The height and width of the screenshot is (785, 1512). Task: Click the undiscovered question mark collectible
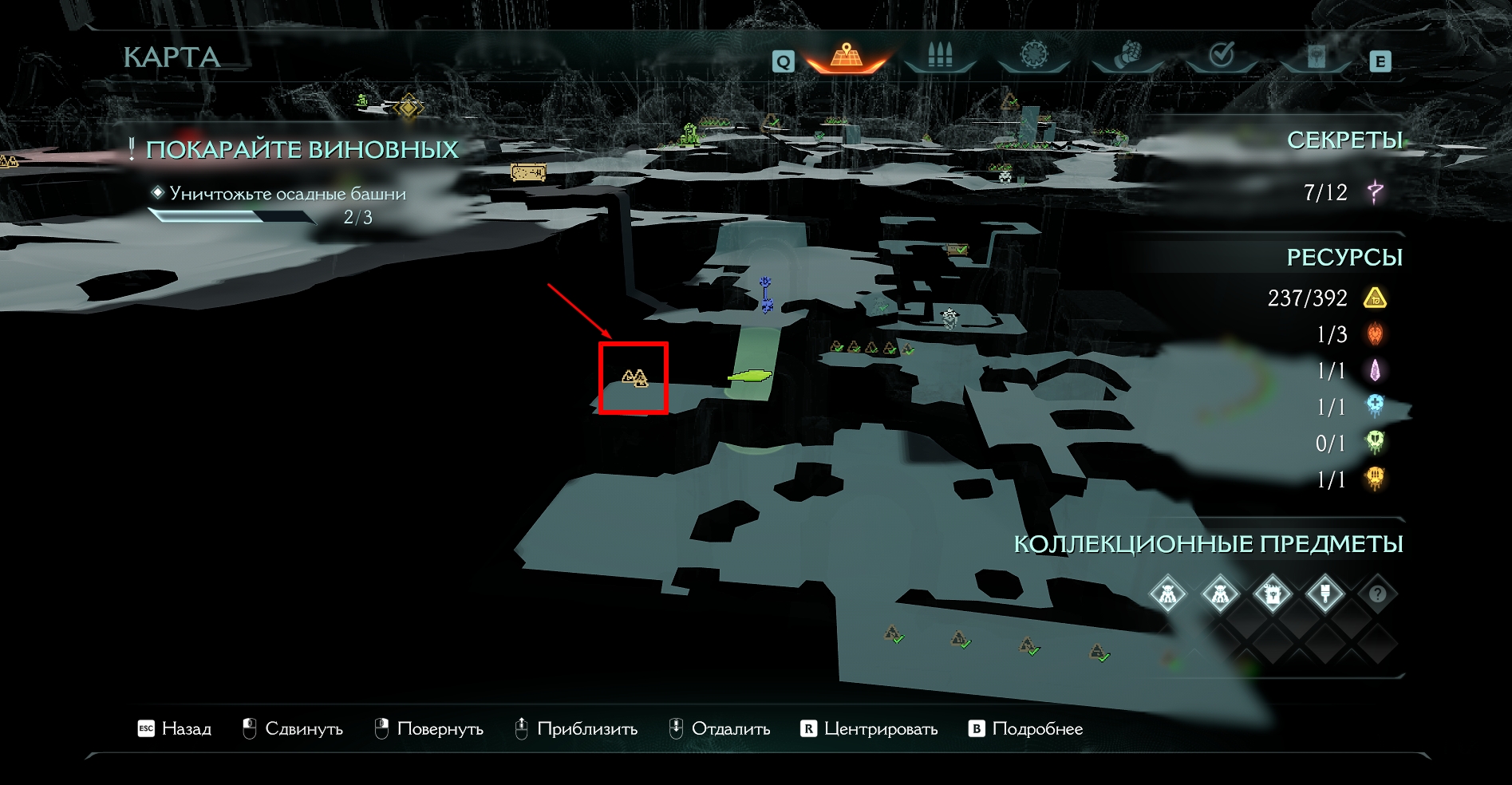(1377, 594)
